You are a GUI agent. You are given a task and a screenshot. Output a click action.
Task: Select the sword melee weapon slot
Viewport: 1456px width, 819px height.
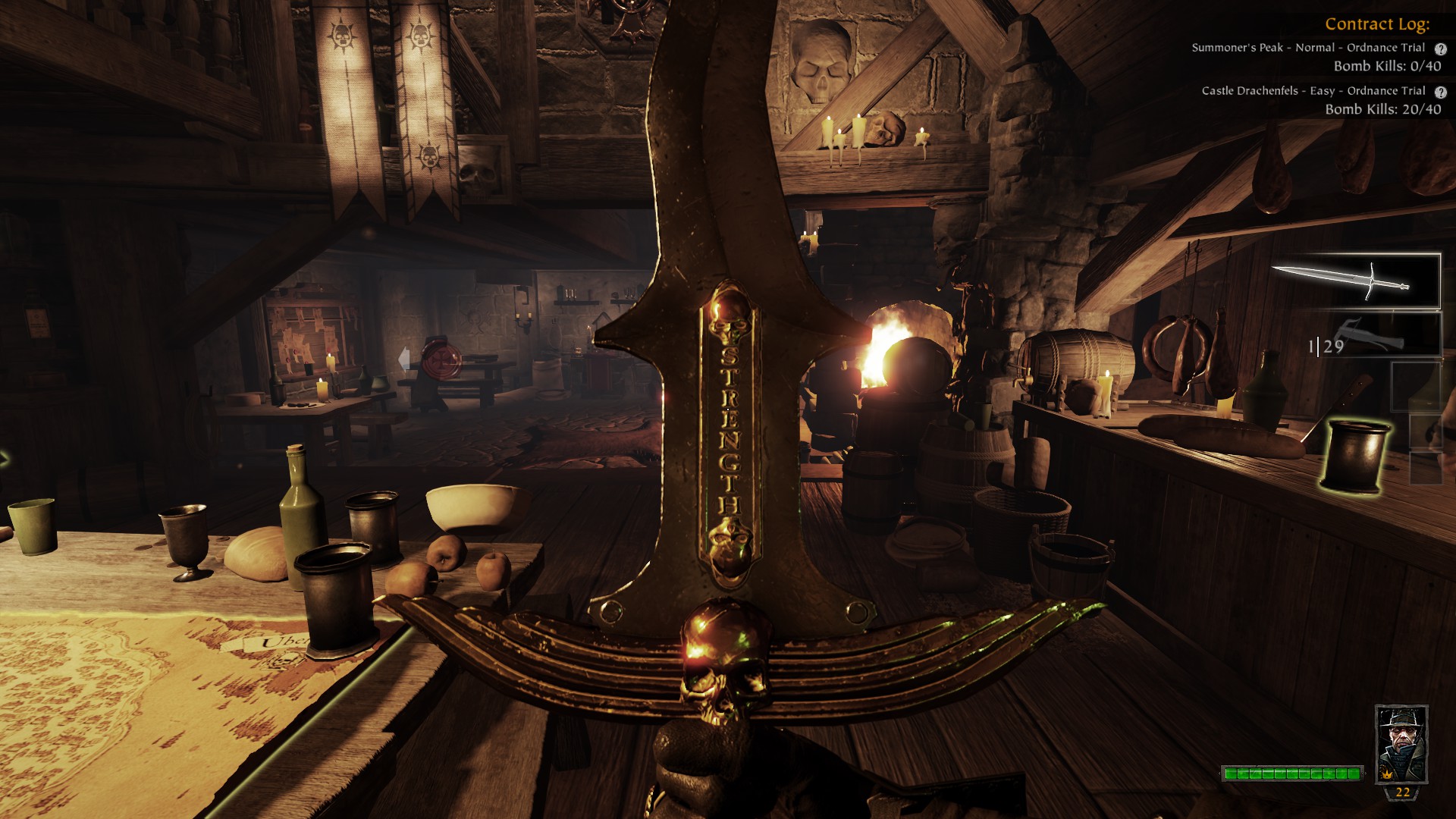click(x=1355, y=281)
